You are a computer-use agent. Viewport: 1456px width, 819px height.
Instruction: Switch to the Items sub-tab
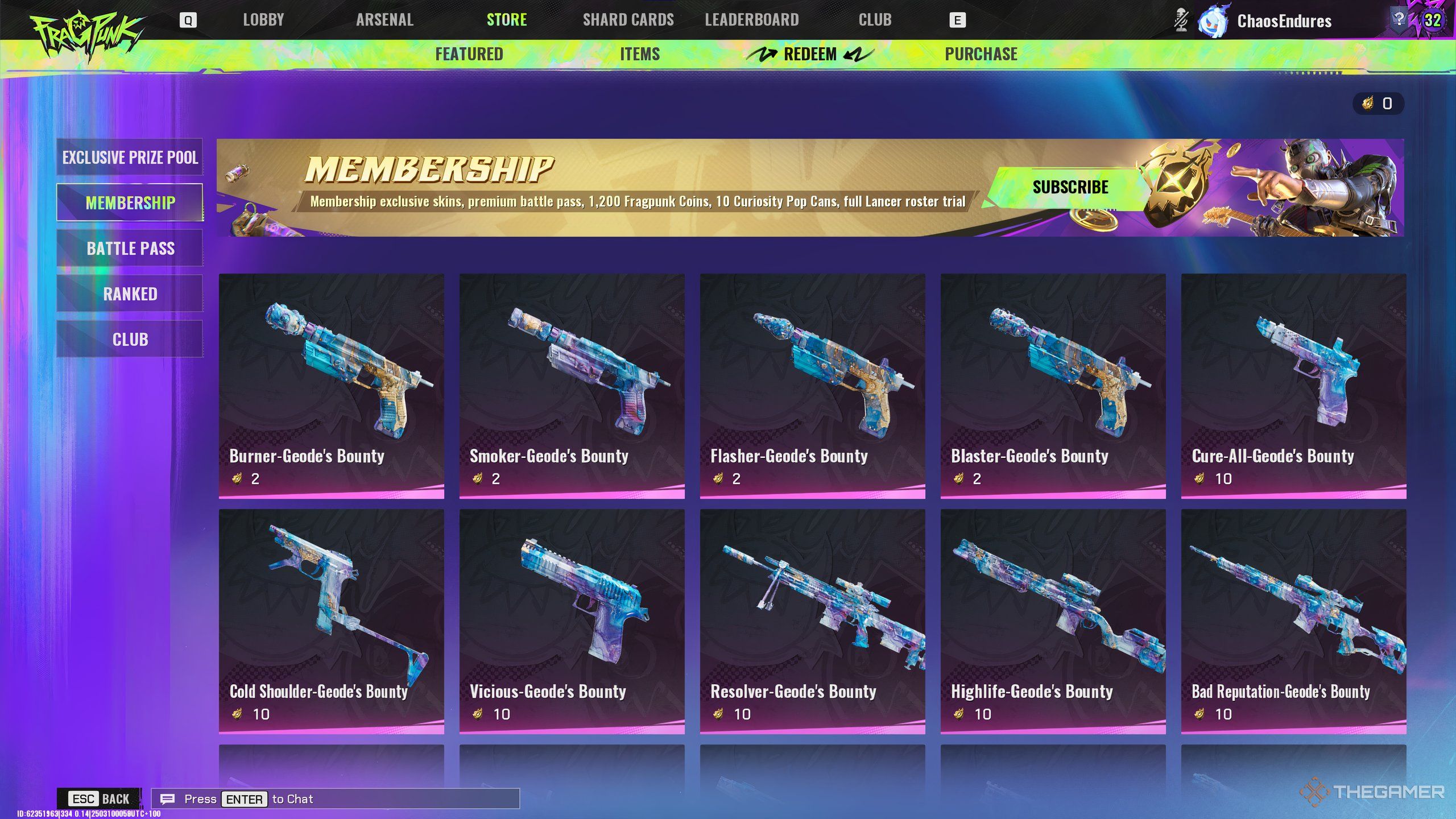640,54
